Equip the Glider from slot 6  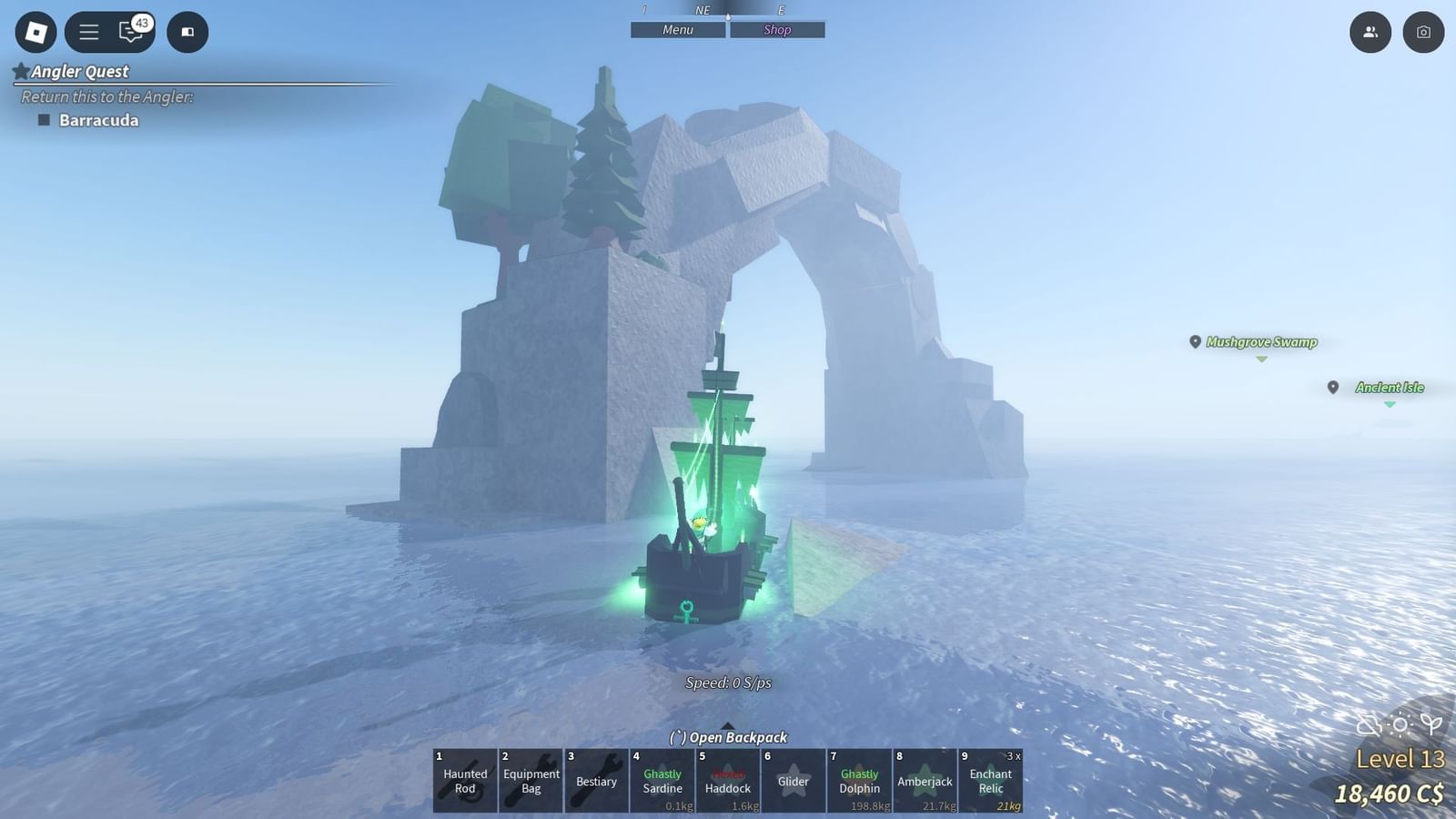[793, 781]
